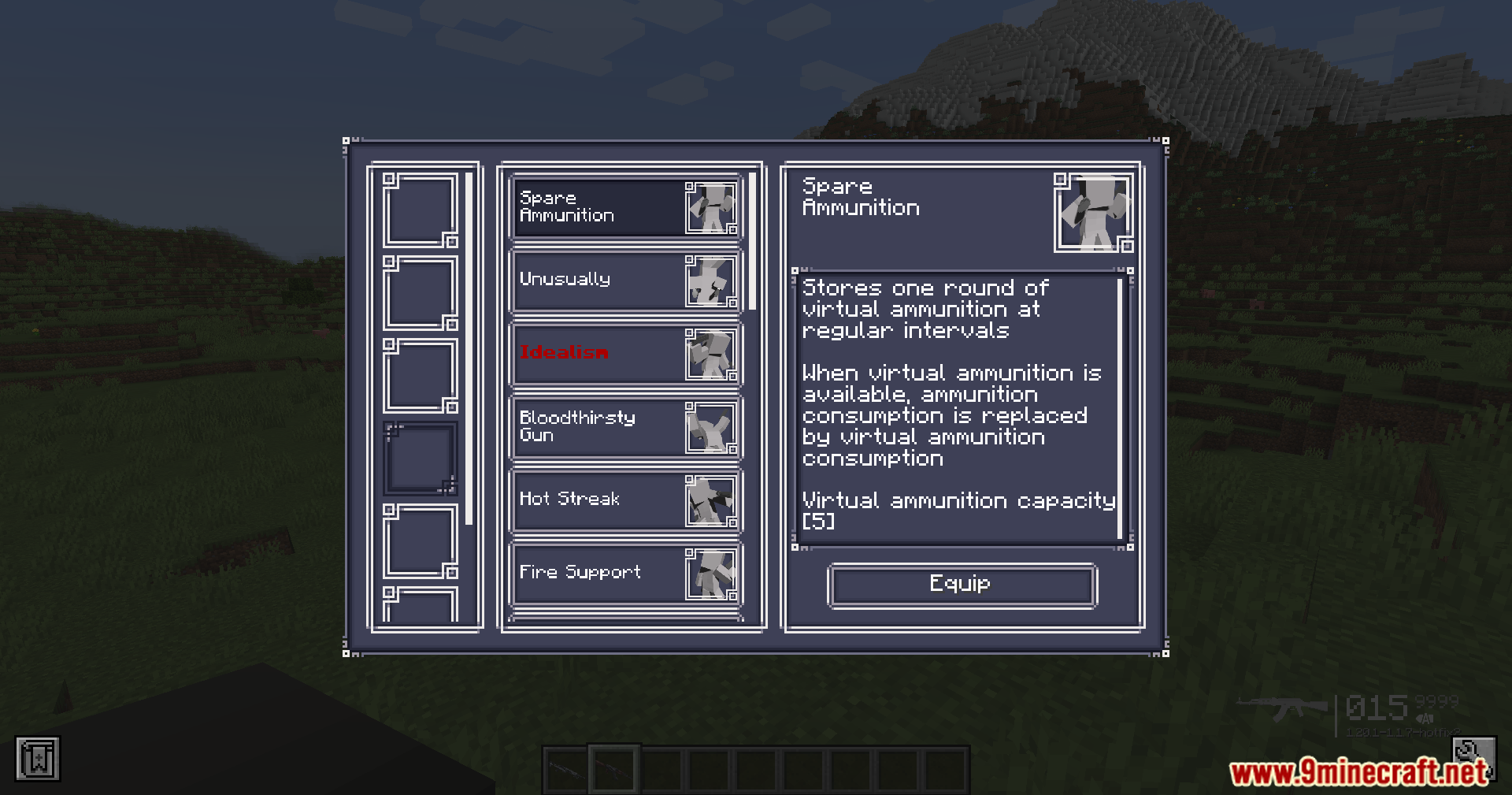Select the Hot Streak skill entry
The height and width of the screenshot is (795, 1512).
[x=625, y=500]
